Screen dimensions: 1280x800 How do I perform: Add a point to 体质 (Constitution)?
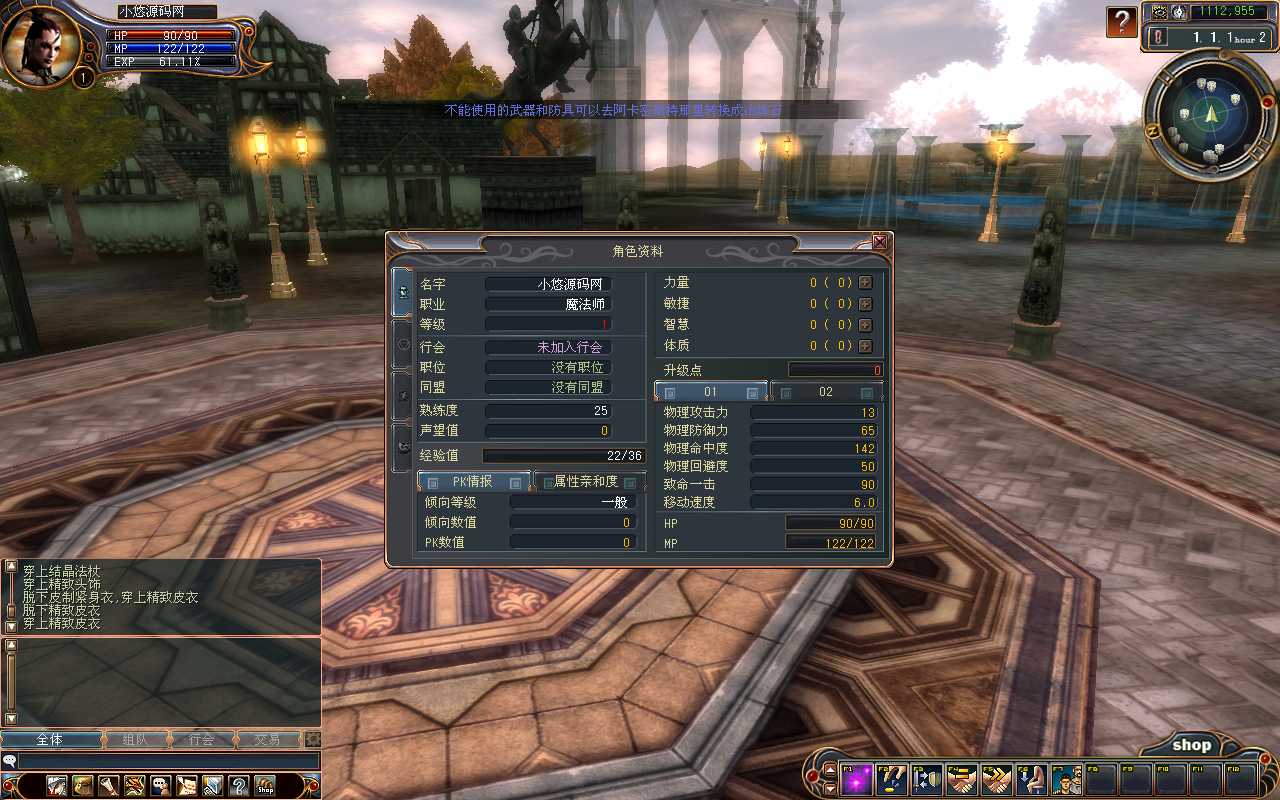pos(865,346)
